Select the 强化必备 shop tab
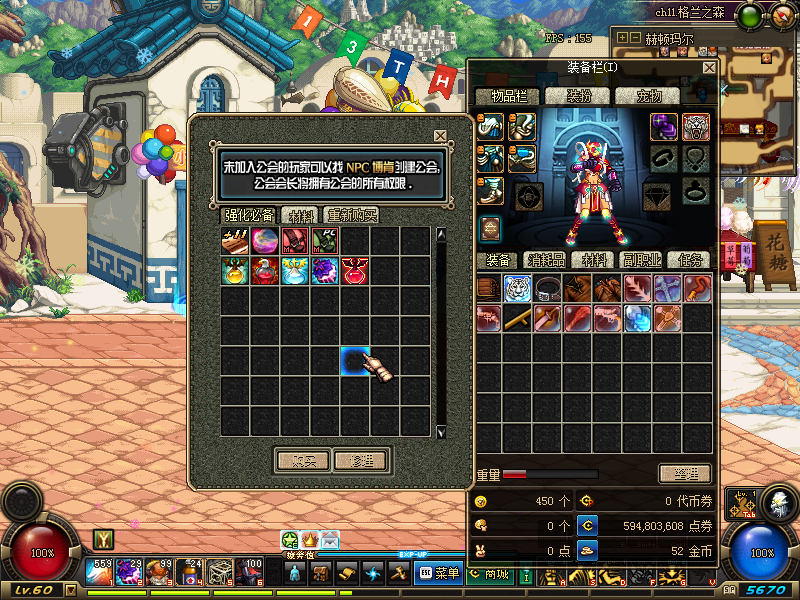Screen dimensions: 800x600 pos(248,215)
